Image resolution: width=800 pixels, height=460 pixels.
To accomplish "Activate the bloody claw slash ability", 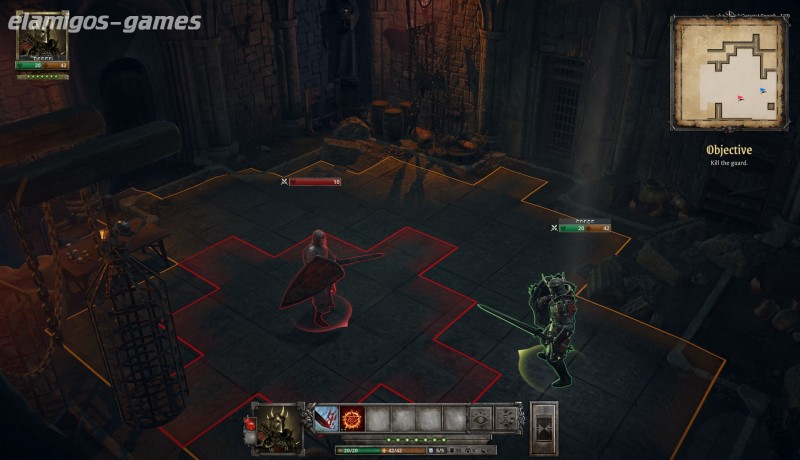I will (326, 419).
